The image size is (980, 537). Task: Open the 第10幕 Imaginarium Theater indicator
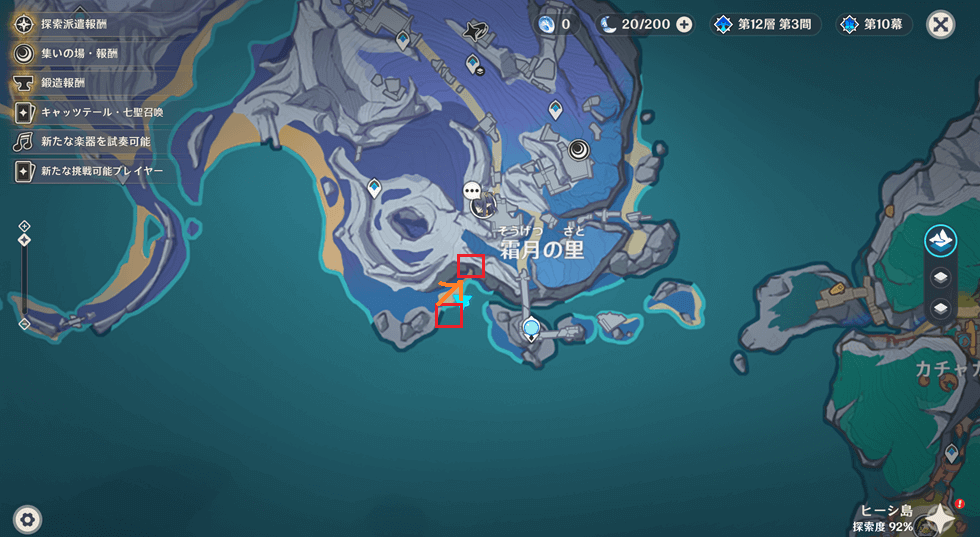(875, 24)
